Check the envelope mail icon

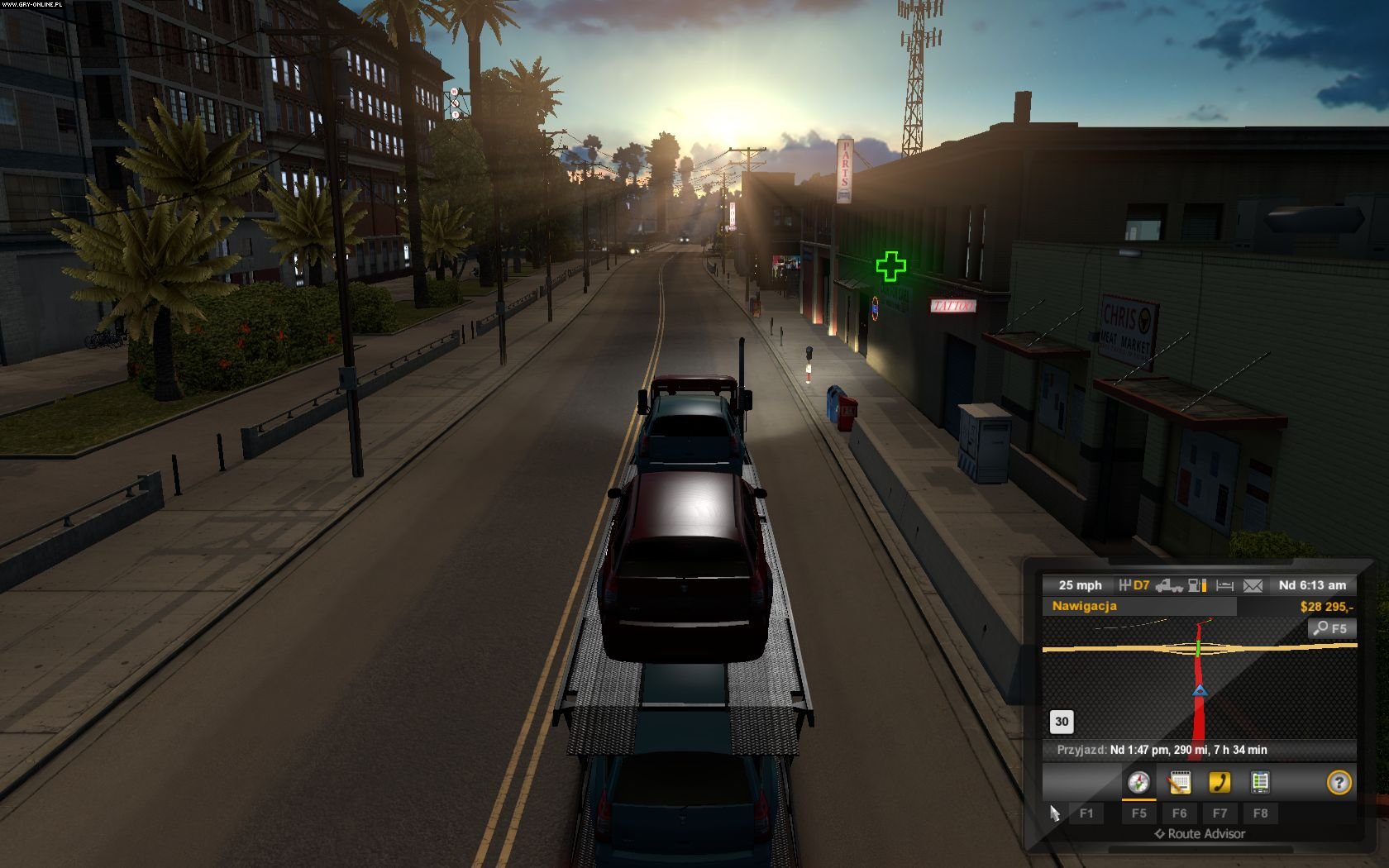coord(1253,585)
